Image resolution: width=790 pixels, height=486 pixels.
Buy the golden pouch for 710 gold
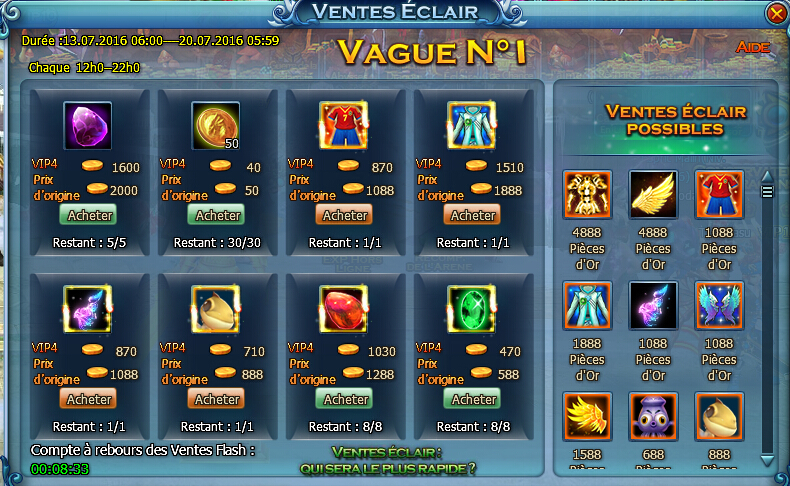(218, 399)
